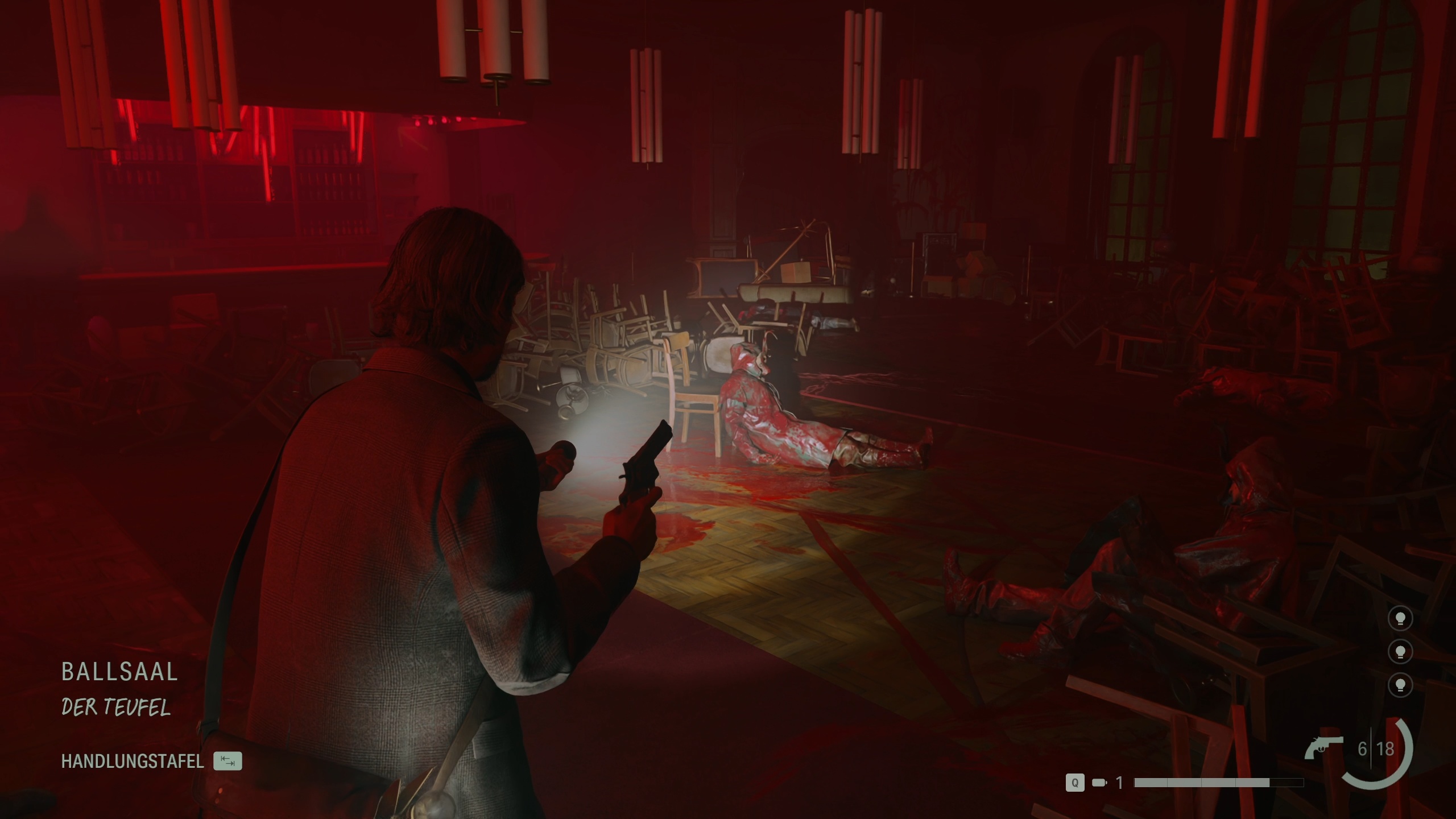The image size is (1456, 819).
Task: Click the flashlight battery icon
Action: tap(1099, 783)
